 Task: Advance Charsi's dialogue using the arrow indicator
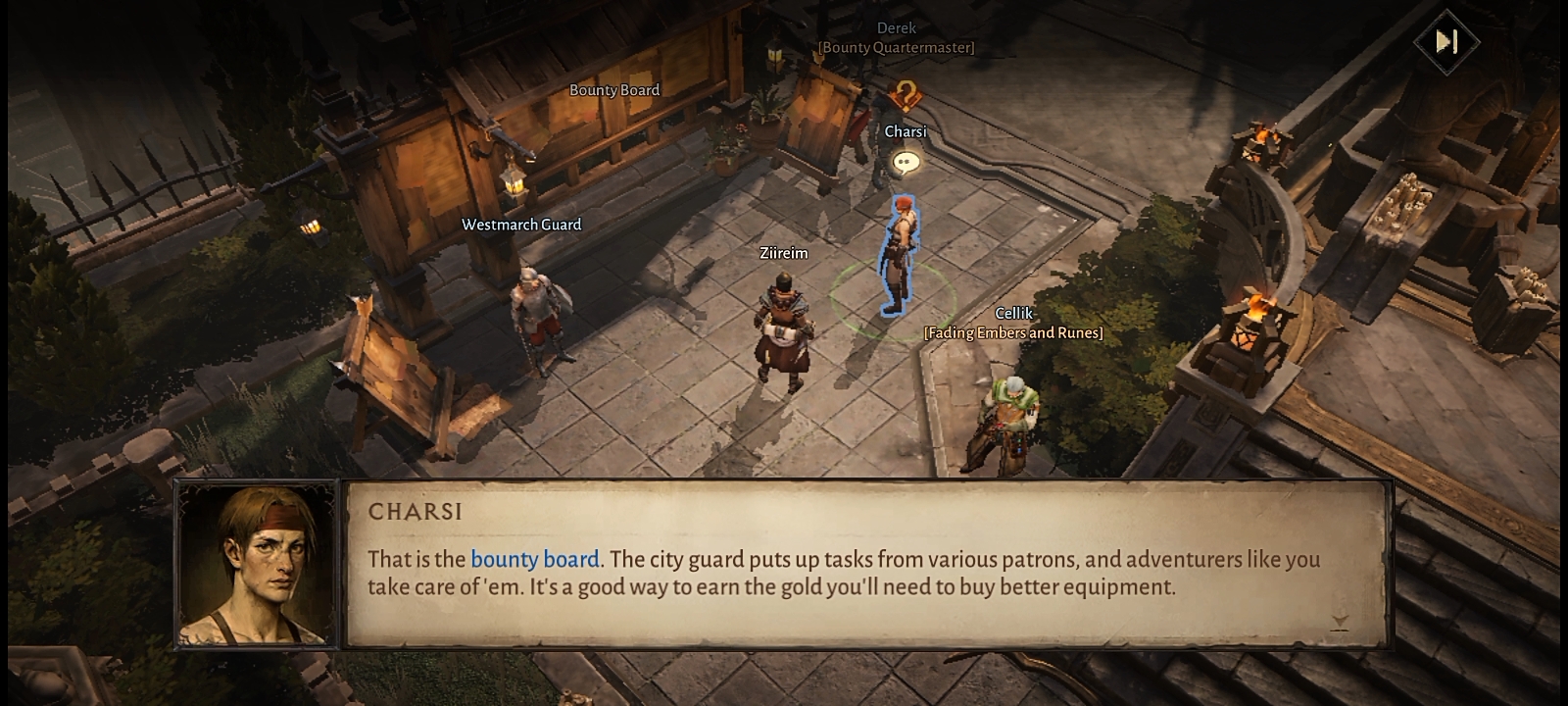[1340, 622]
